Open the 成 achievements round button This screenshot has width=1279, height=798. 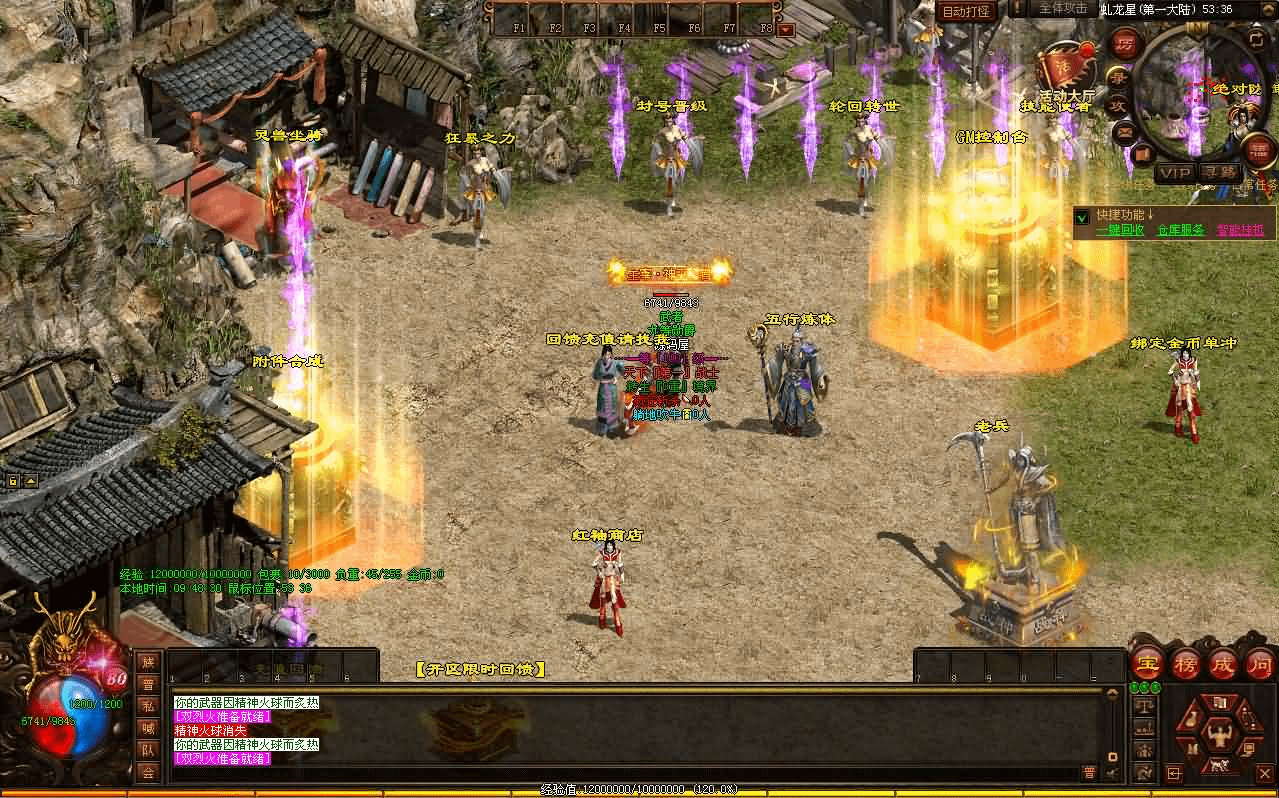(1223, 663)
